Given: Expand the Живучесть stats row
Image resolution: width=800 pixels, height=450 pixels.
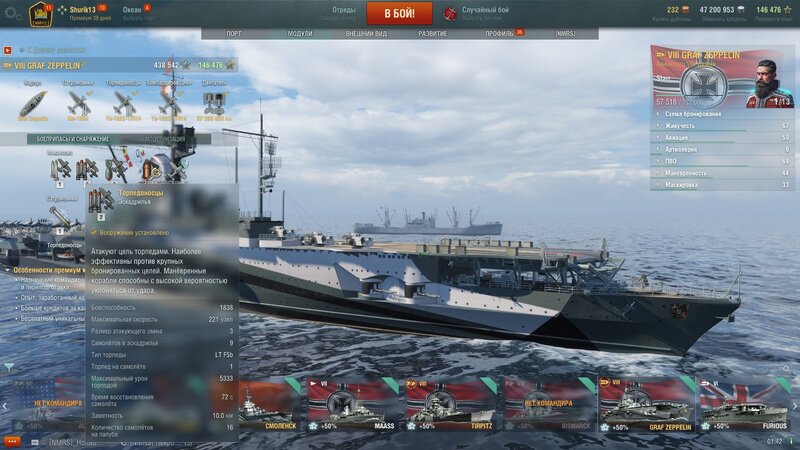Looking at the screenshot, I should (720, 127).
